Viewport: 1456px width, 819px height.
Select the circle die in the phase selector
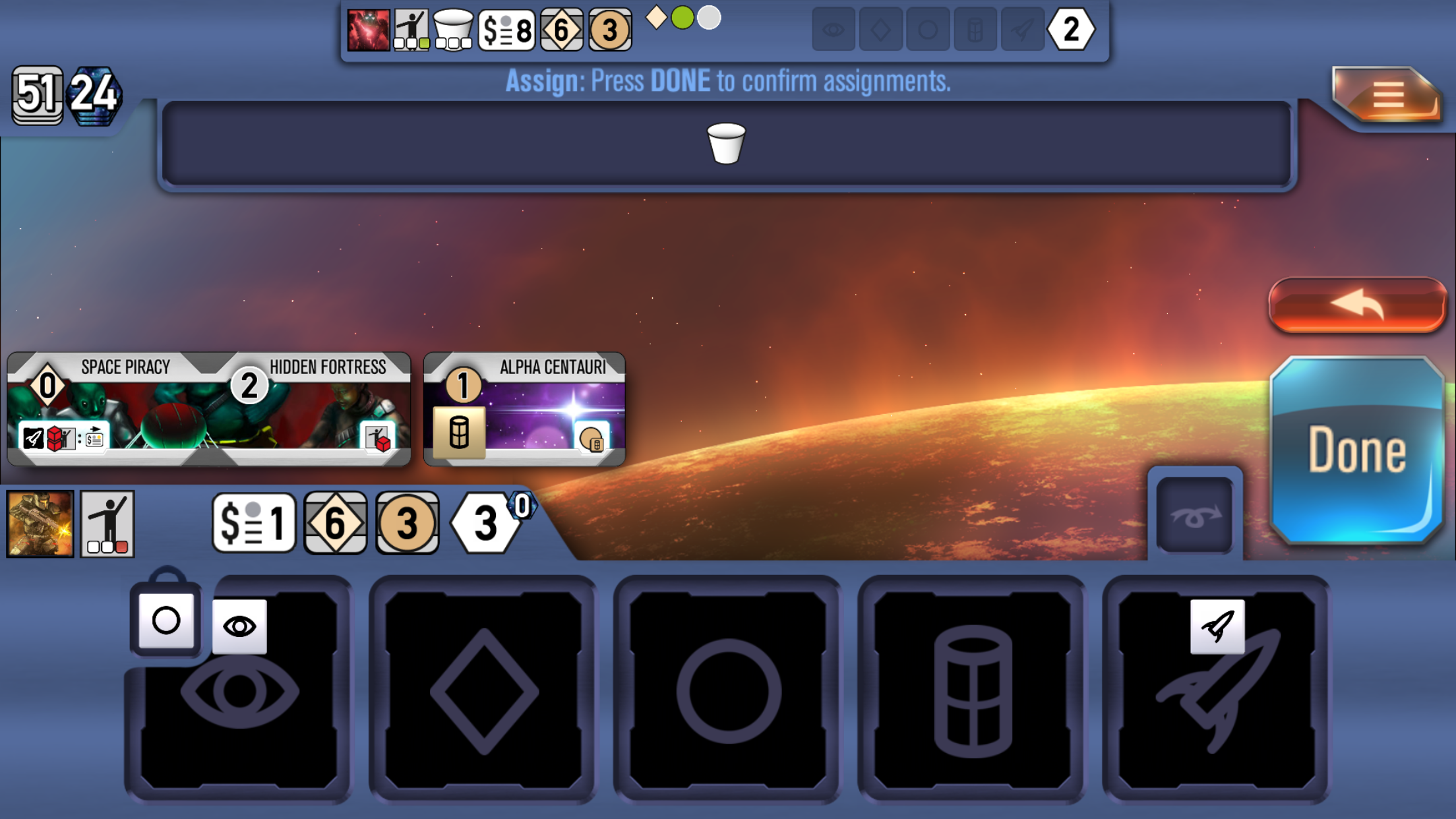pos(166,620)
